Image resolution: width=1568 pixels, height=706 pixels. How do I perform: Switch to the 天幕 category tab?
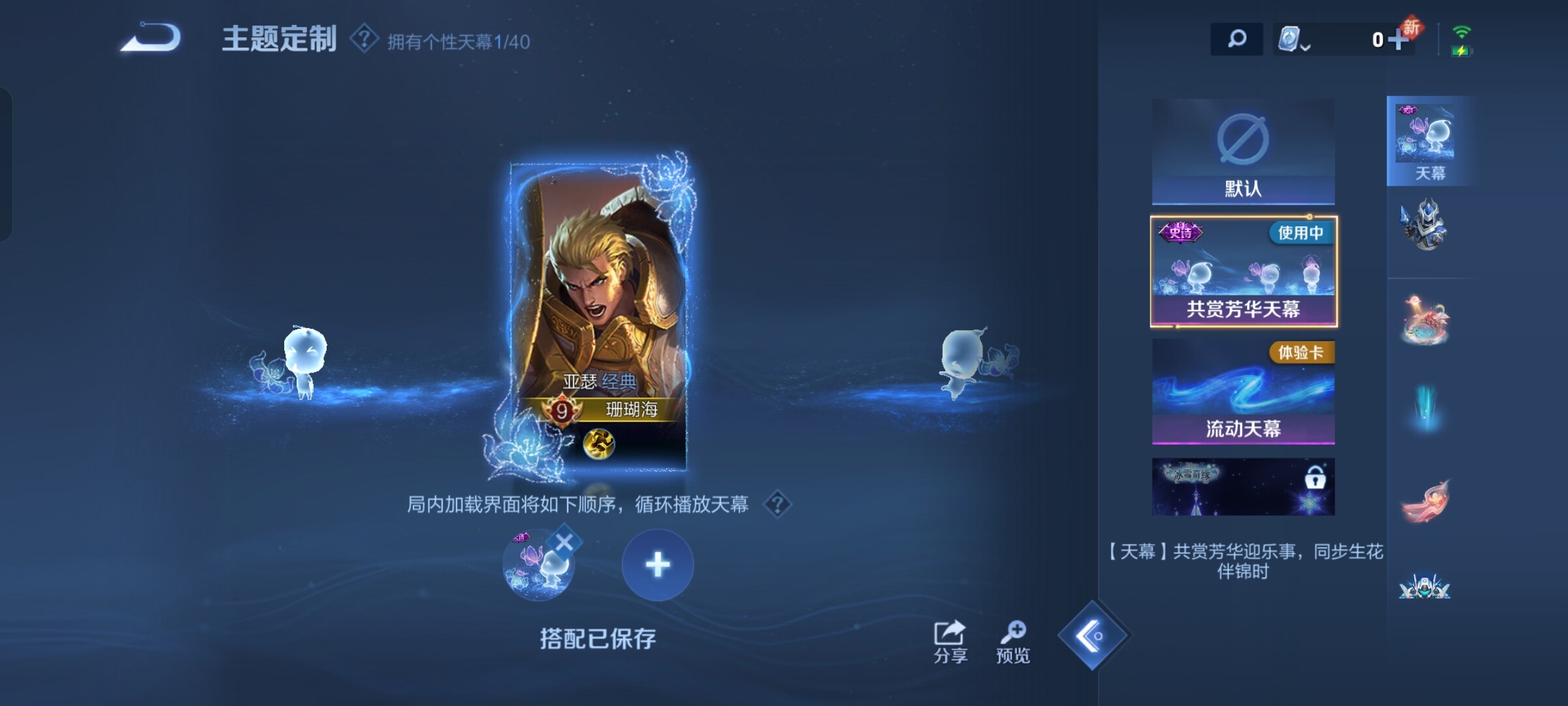tap(1428, 141)
